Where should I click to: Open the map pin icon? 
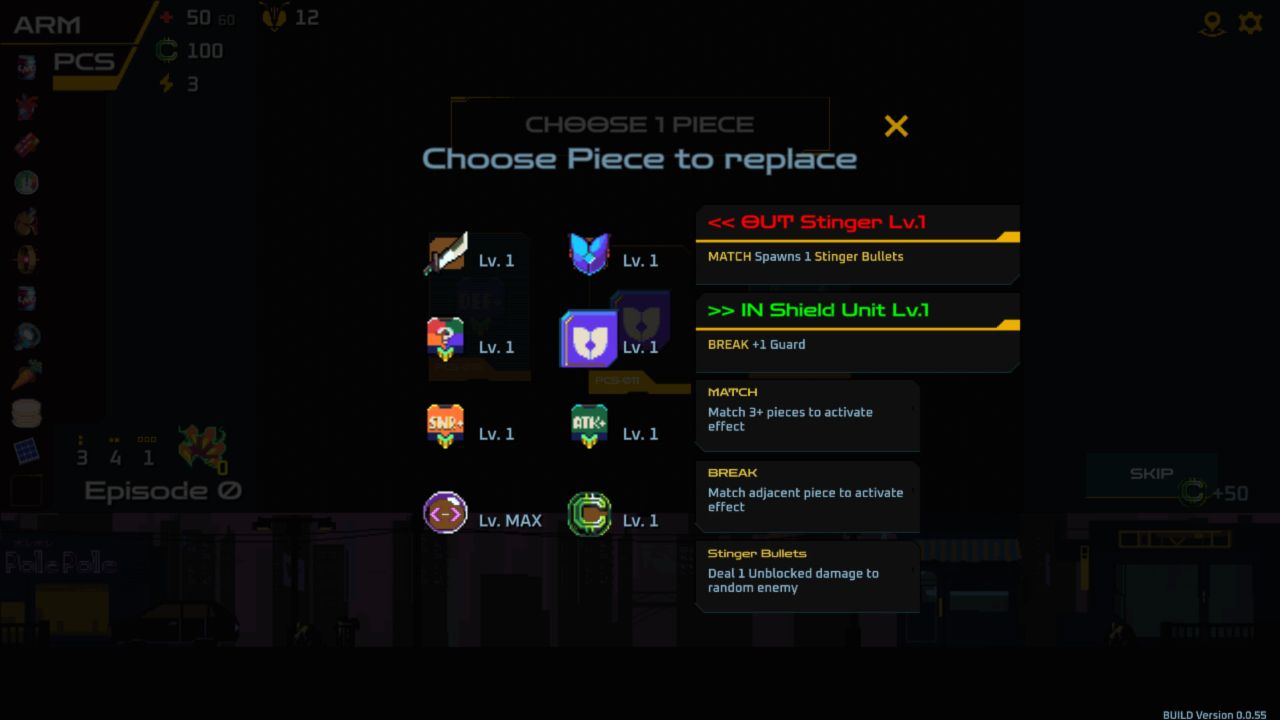[1212, 24]
